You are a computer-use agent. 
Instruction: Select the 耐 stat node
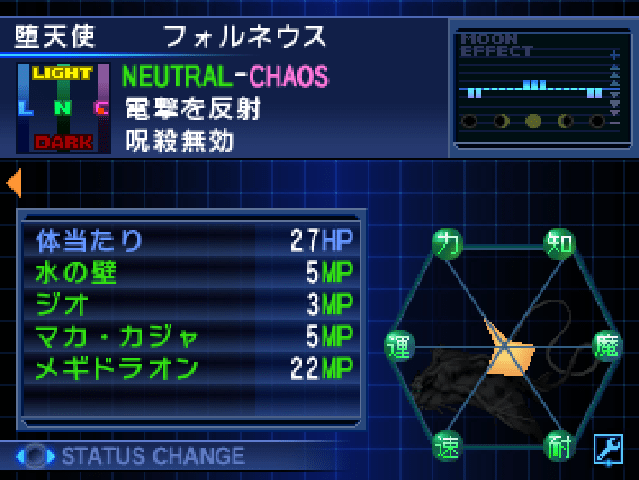[559, 446]
